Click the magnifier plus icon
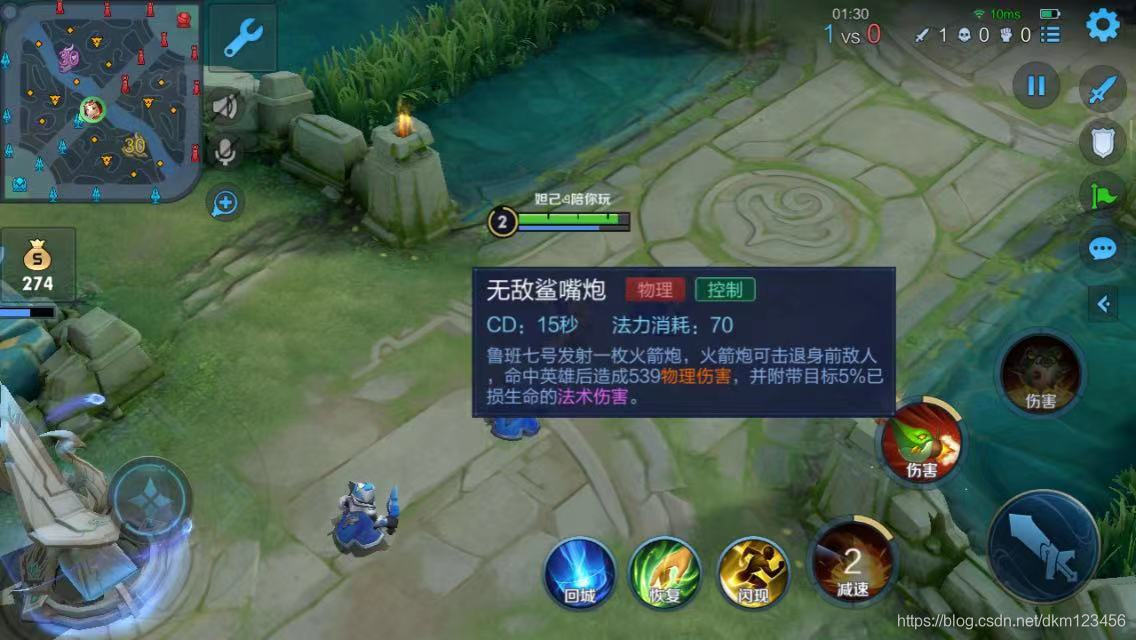The height and width of the screenshot is (640, 1136). (x=225, y=204)
